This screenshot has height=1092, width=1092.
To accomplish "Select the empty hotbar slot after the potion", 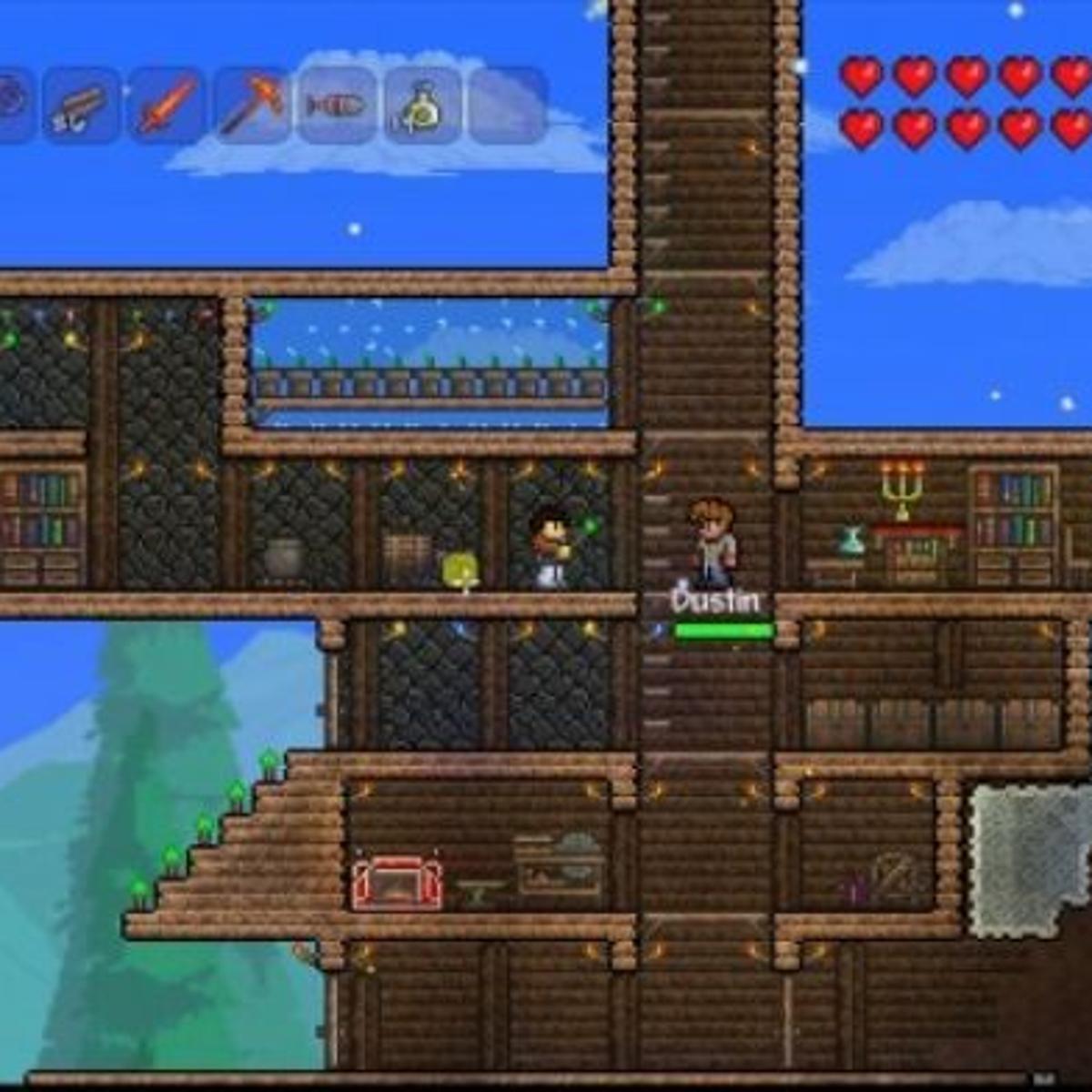I will (x=507, y=106).
